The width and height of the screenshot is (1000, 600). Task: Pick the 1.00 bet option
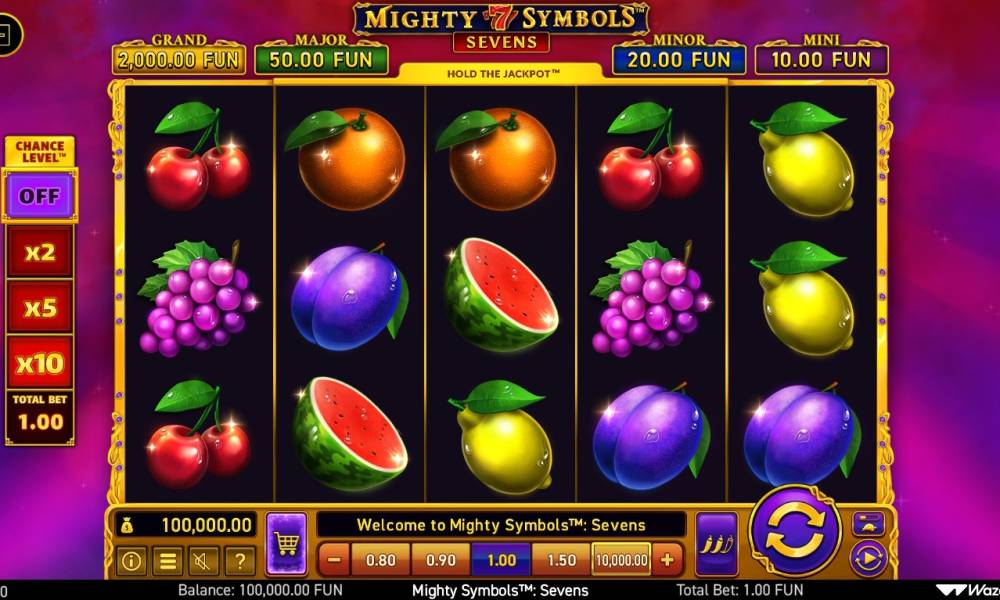click(x=501, y=560)
